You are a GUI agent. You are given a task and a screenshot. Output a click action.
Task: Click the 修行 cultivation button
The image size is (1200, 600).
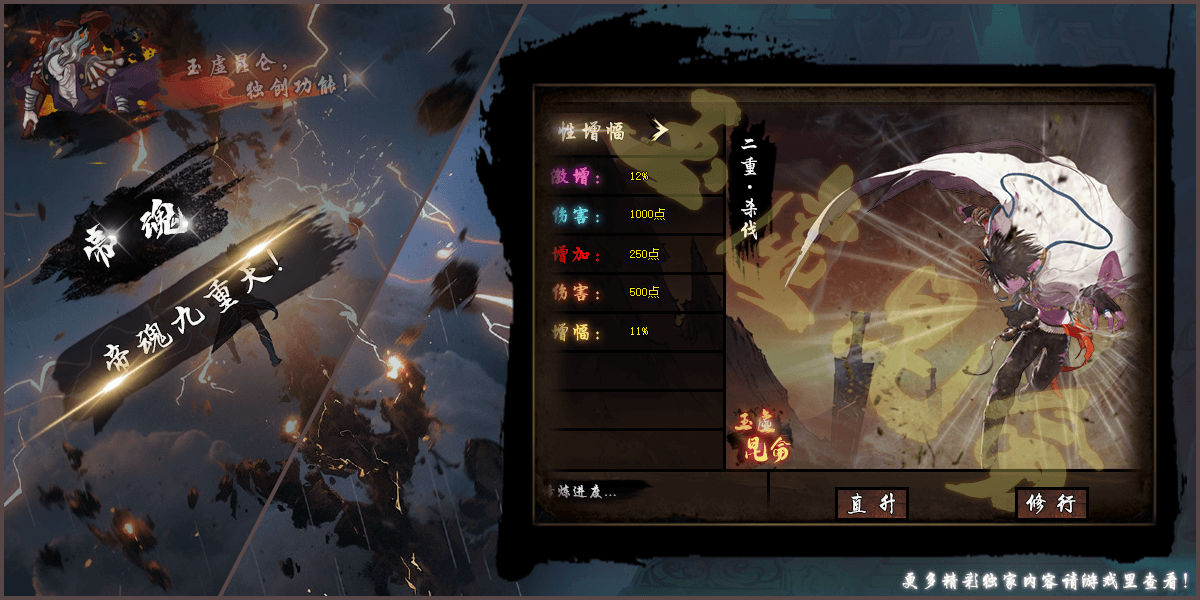click(x=1051, y=504)
